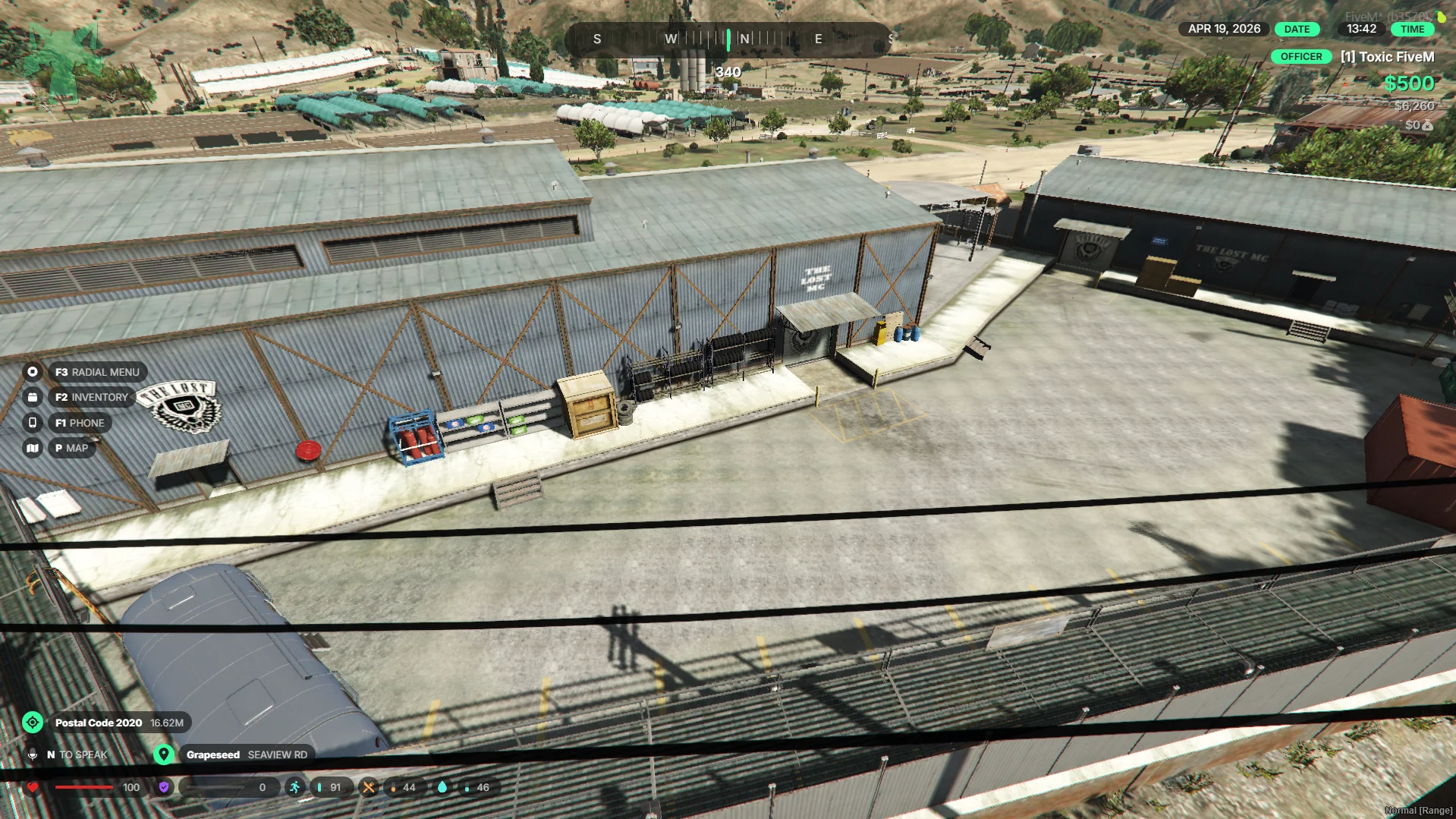The height and width of the screenshot is (819, 1456).
Task: Open the radial menu icon
Action: (33, 372)
